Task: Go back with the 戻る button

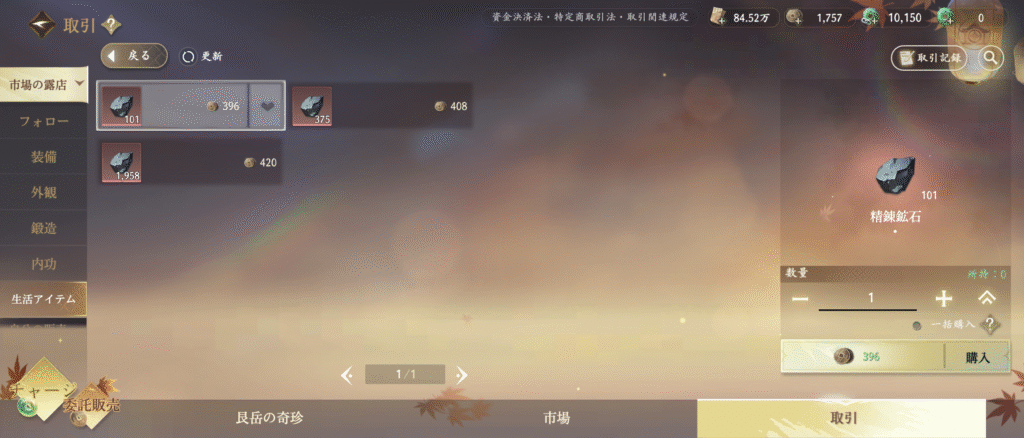Action: coord(134,56)
